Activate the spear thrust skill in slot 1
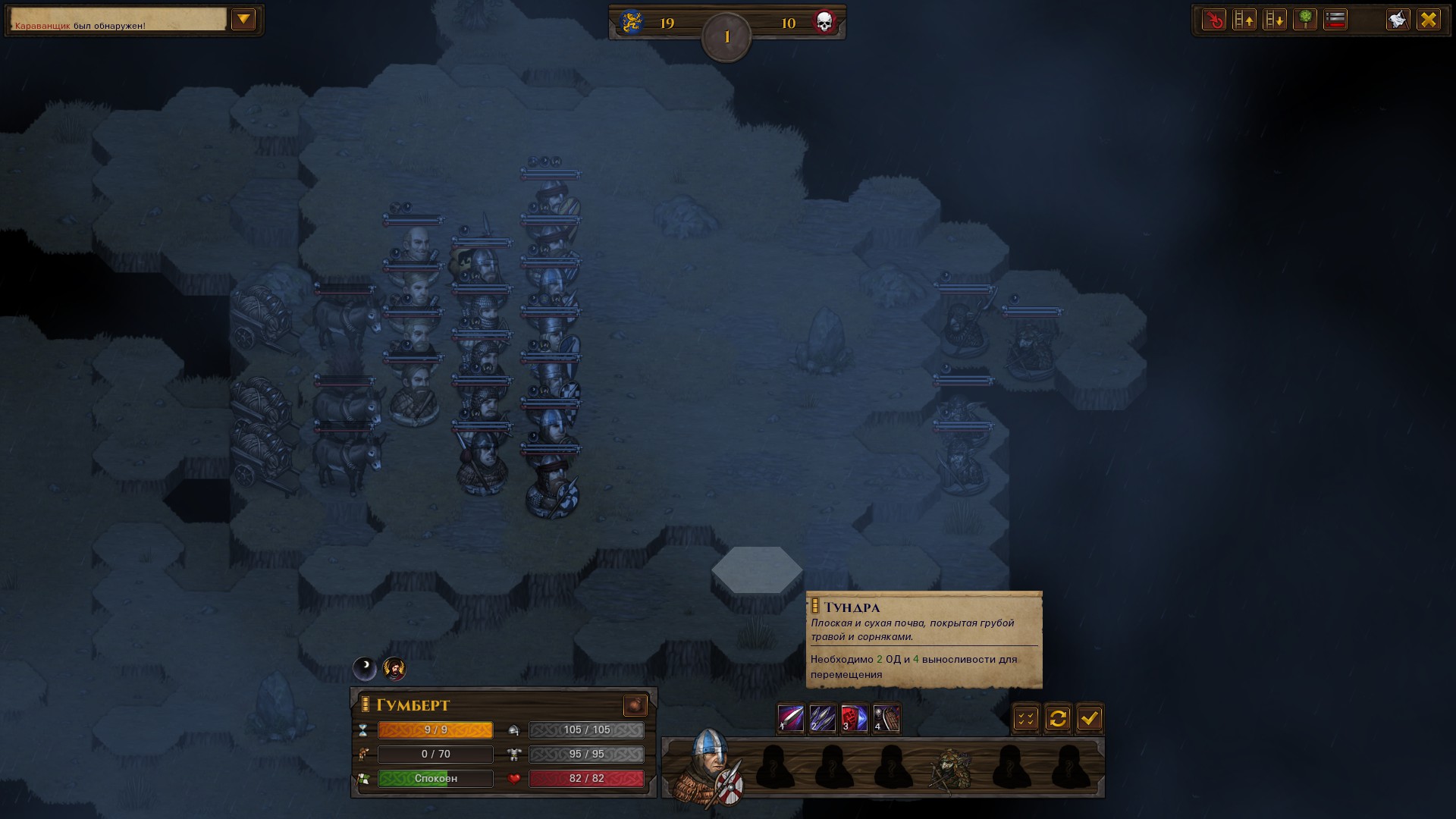 pos(791,717)
